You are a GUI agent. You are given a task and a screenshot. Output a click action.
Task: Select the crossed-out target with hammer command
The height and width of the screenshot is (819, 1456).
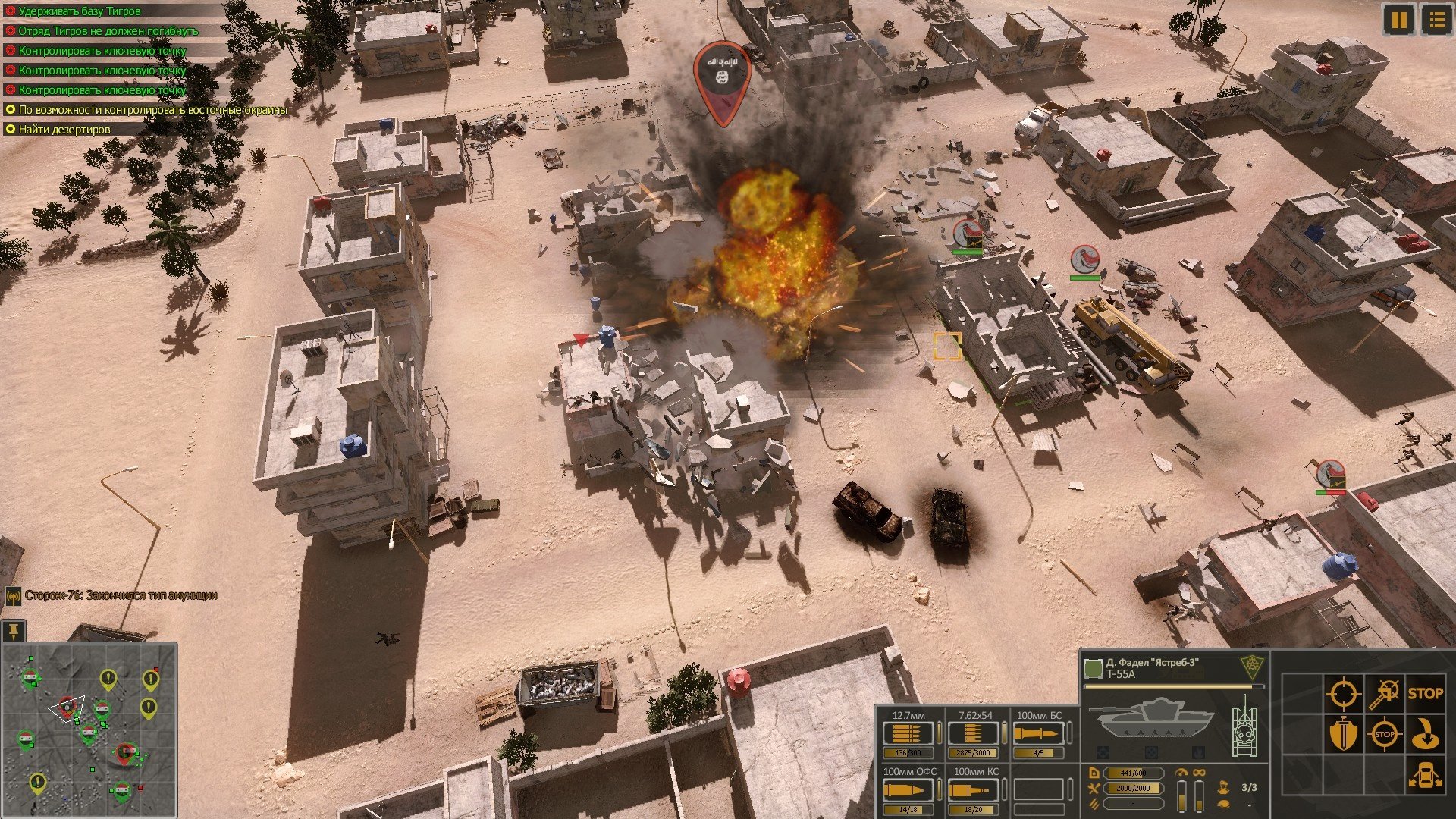(x=1384, y=693)
